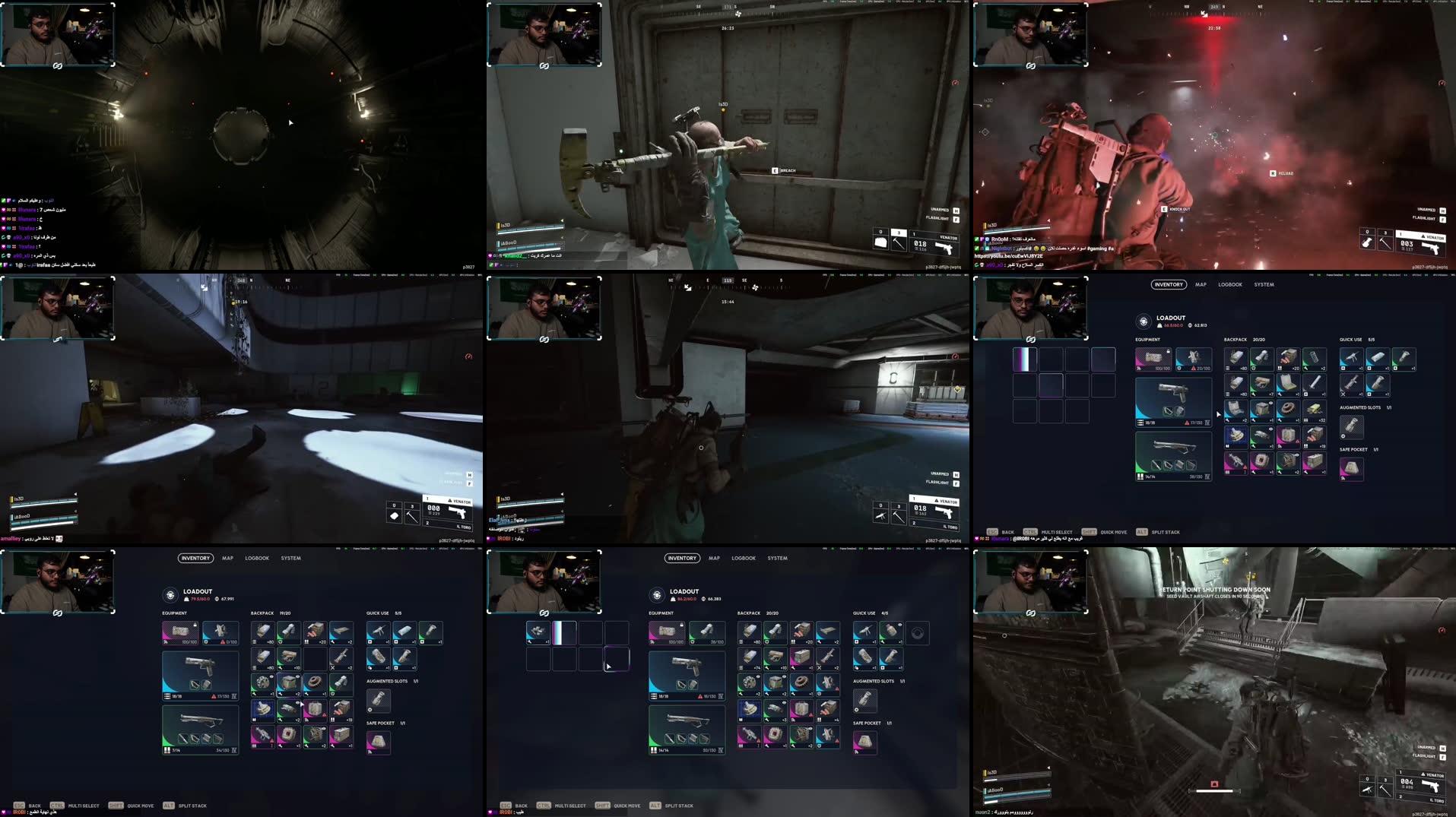Viewport: 1456px width, 817px height.
Task: Click the locked pink equipment slot
Action: (1153, 359)
